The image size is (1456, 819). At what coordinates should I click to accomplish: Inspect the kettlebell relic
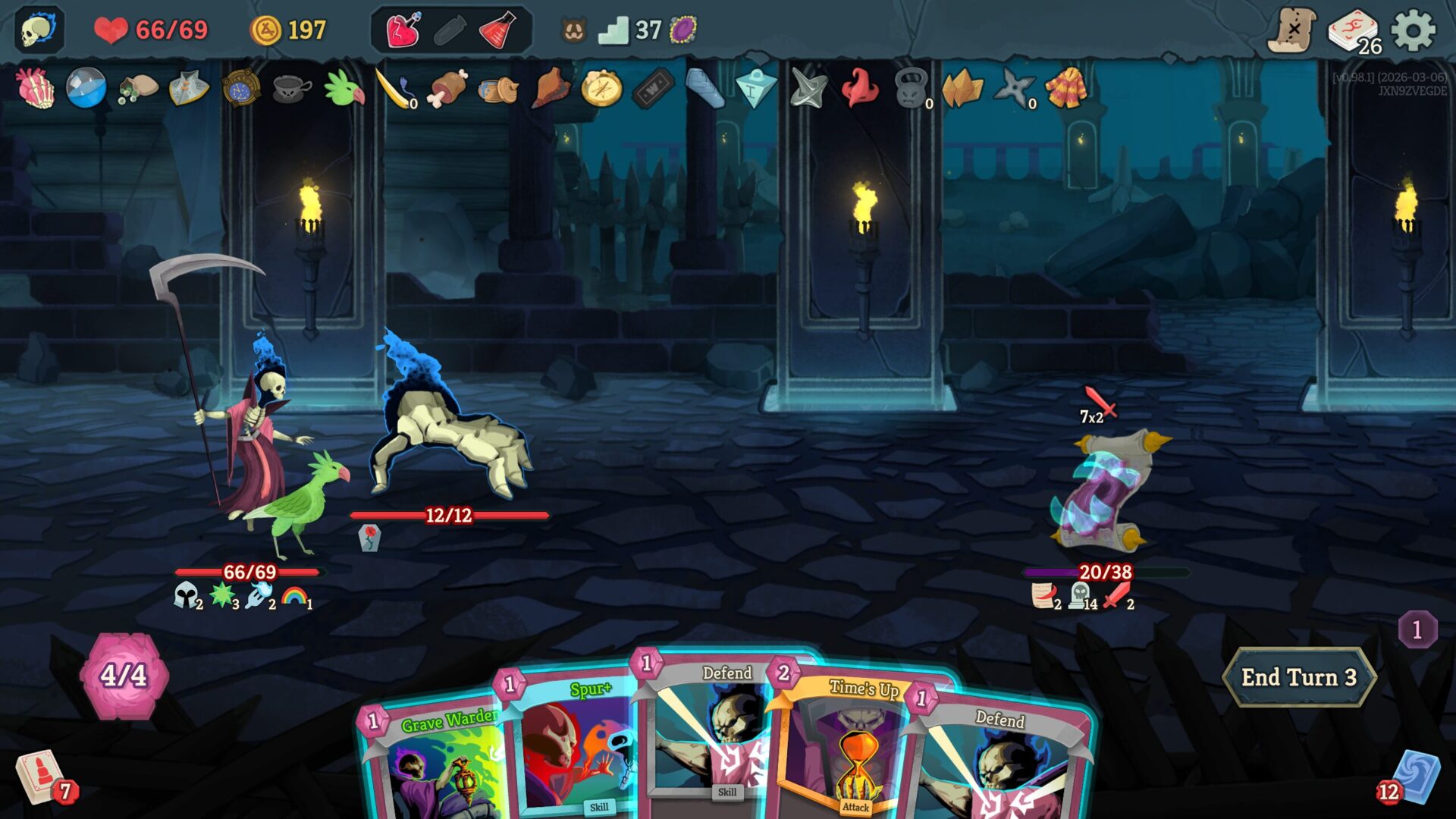[x=912, y=89]
